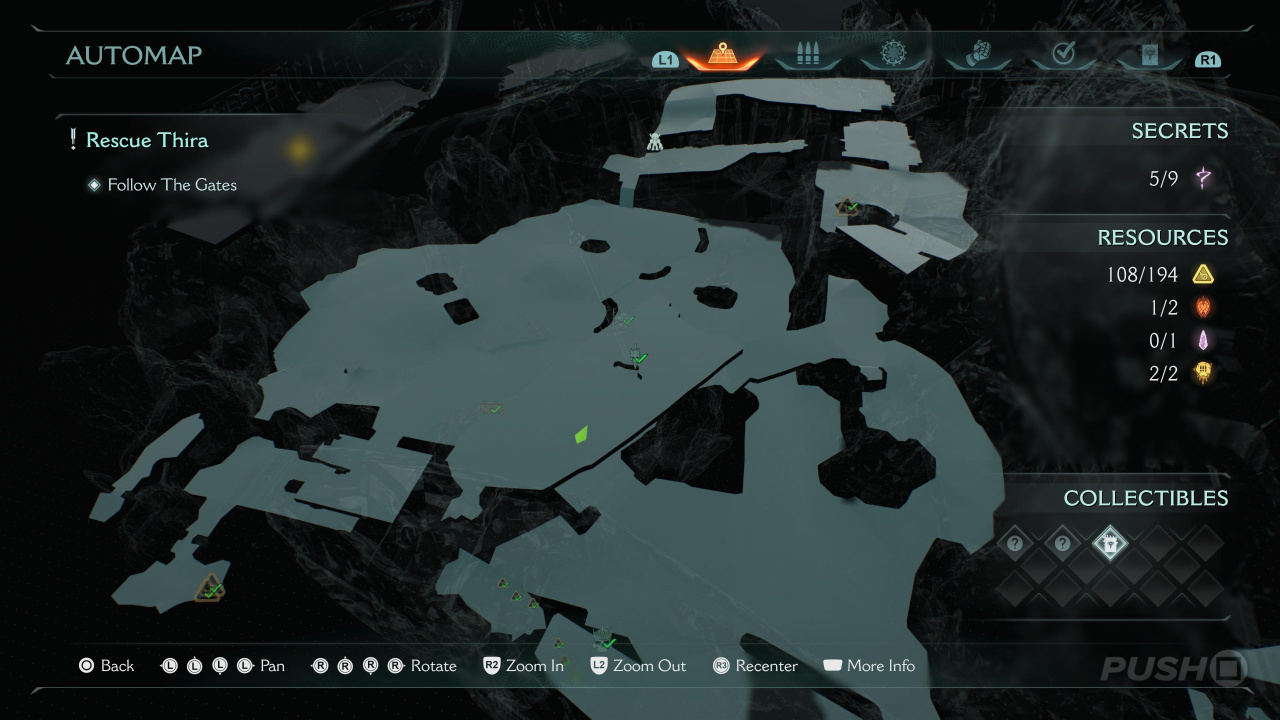Select the unlocked collectible slot
Image resolution: width=1280 pixels, height=720 pixels.
coord(1110,544)
